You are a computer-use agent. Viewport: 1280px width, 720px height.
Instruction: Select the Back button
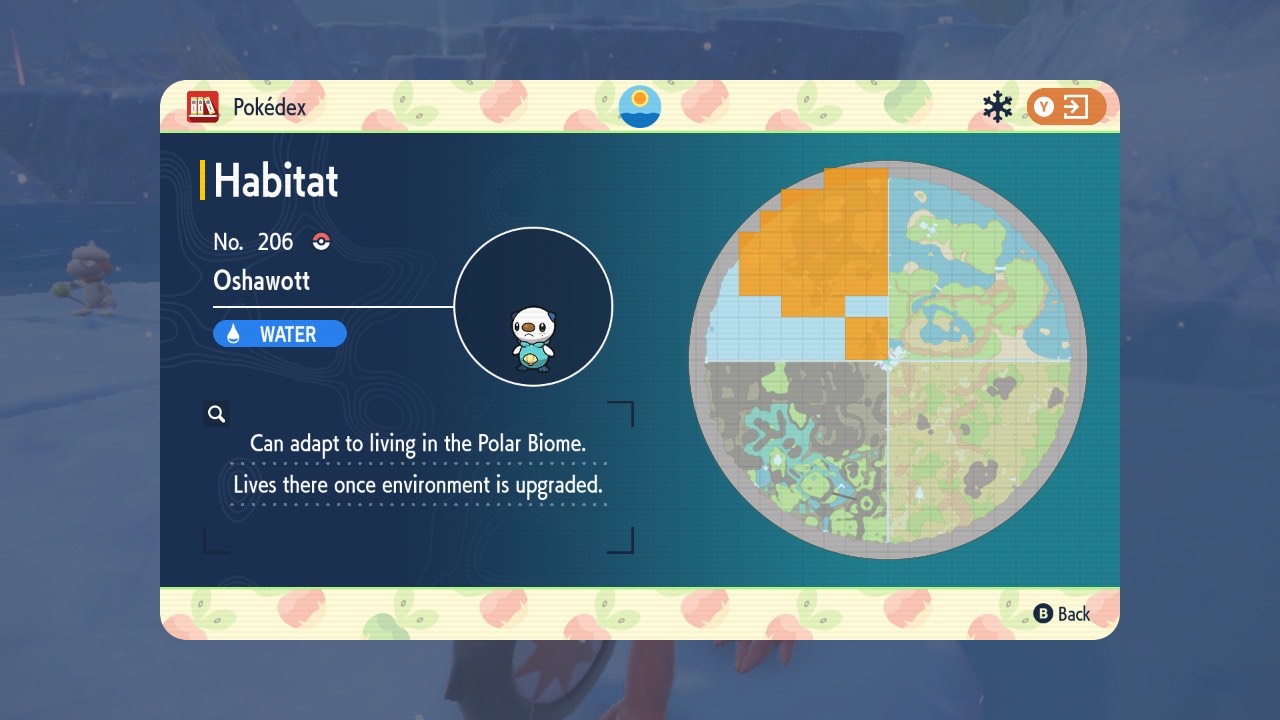click(1062, 614)
